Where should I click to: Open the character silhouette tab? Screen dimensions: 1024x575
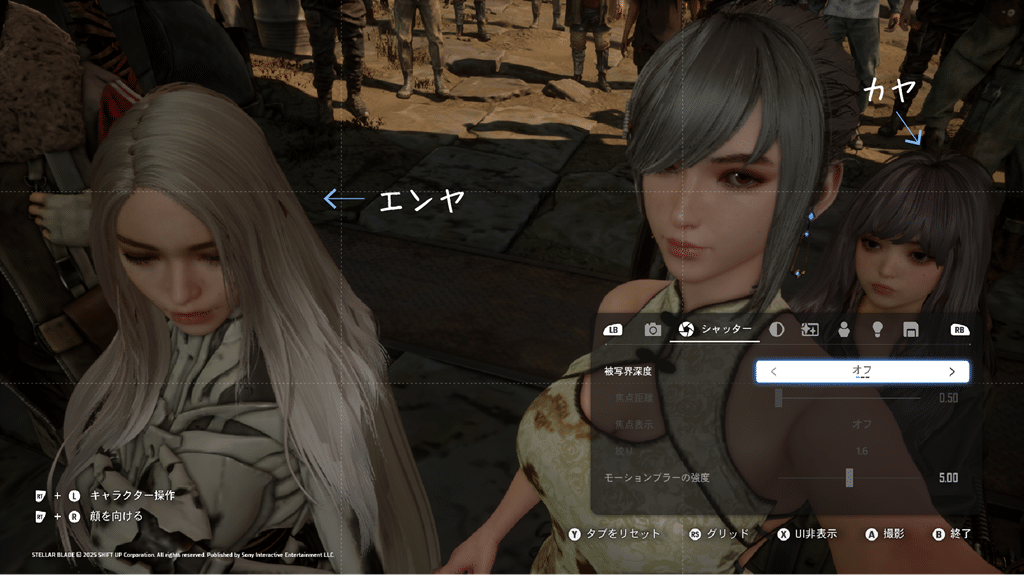tap(844, 329)
